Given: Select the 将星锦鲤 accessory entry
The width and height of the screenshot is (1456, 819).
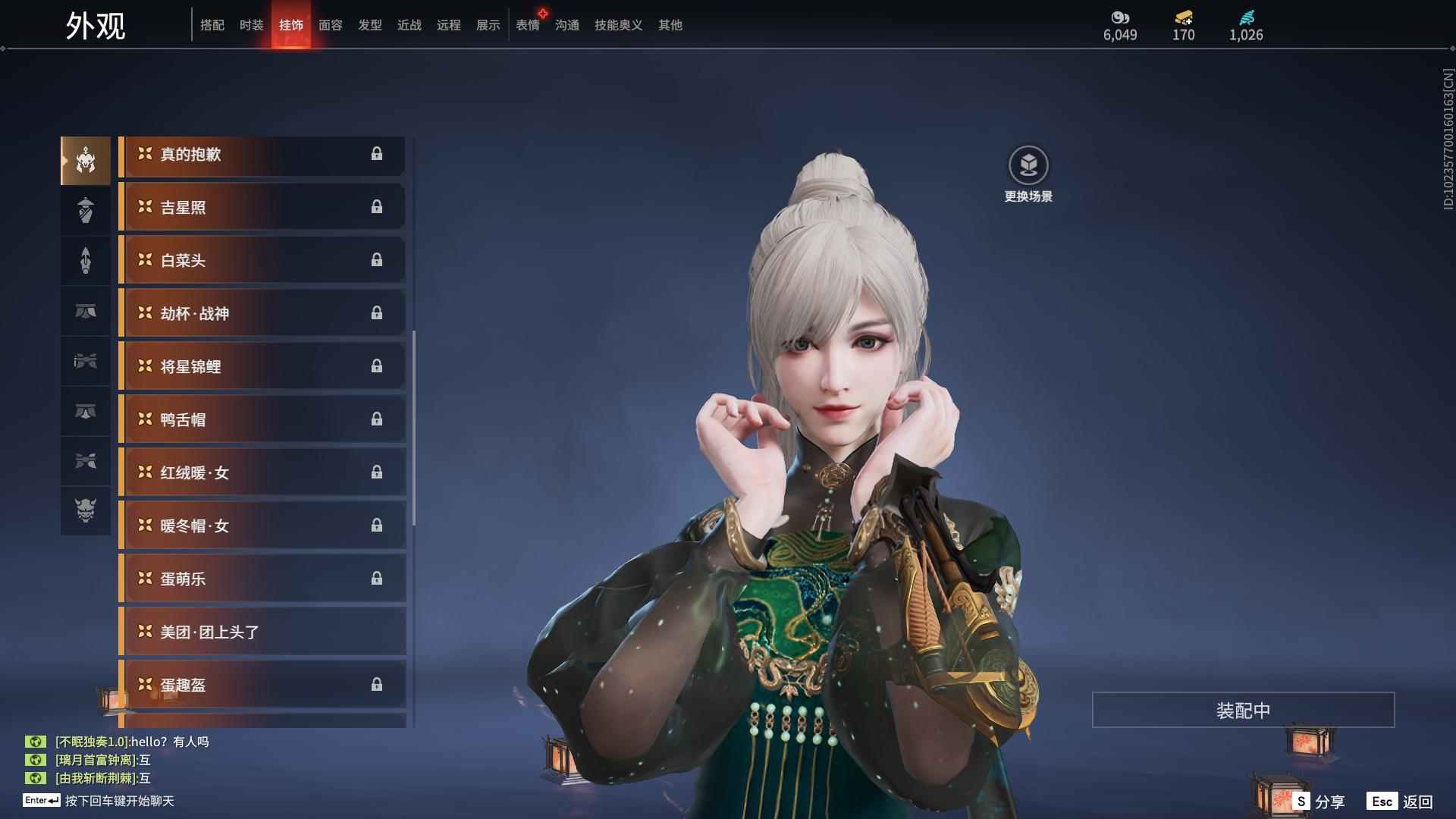Looking at the screenshot, I should (262, 366).
